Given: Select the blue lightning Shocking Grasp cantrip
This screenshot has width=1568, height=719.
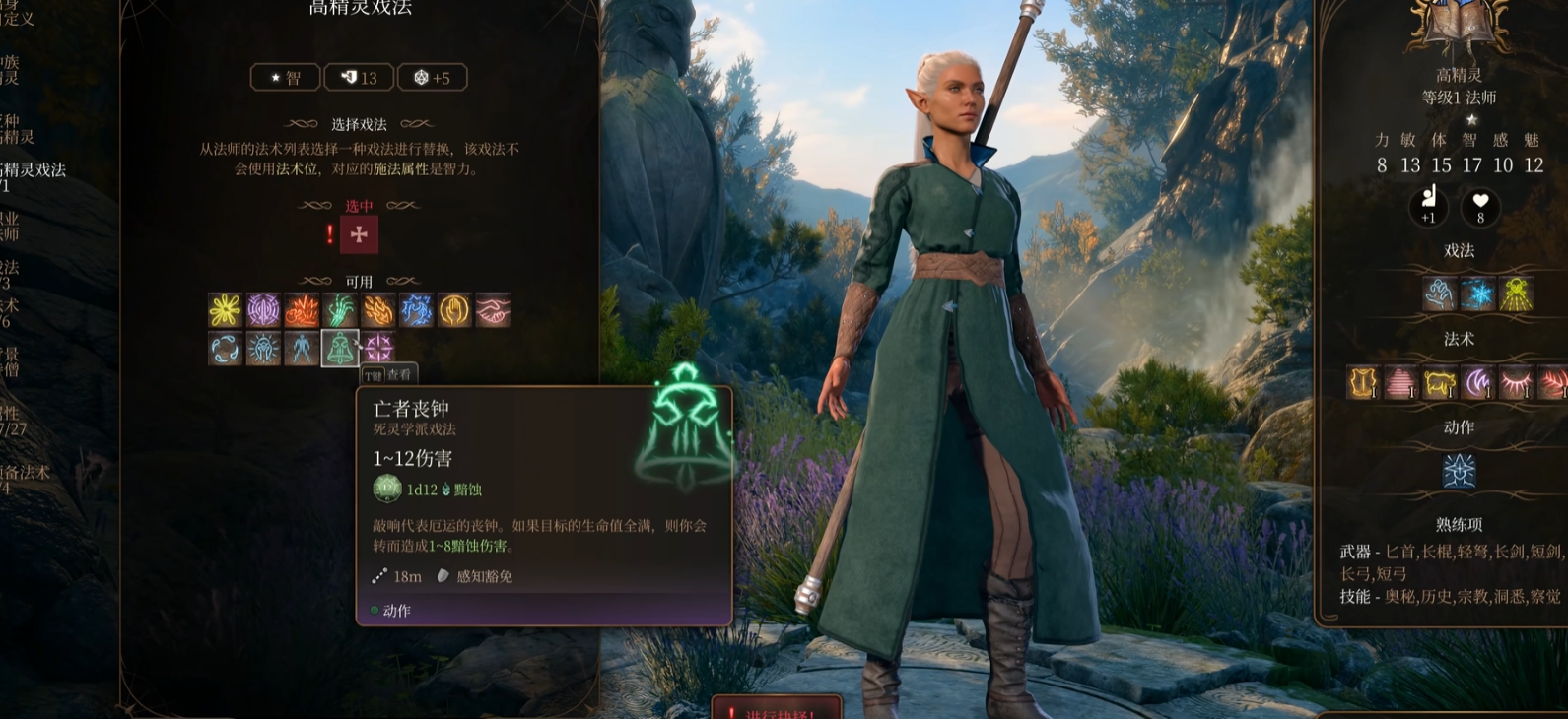Looking at the screenshot, I should [x=415, y=309].
